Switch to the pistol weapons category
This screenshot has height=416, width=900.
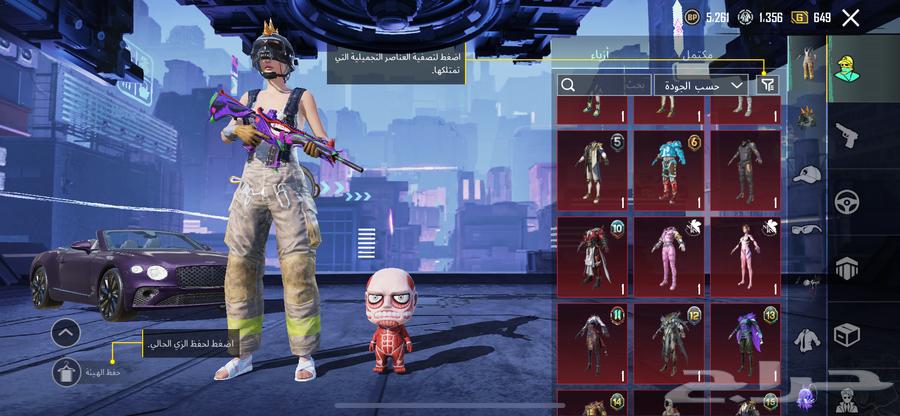(846, 133)
